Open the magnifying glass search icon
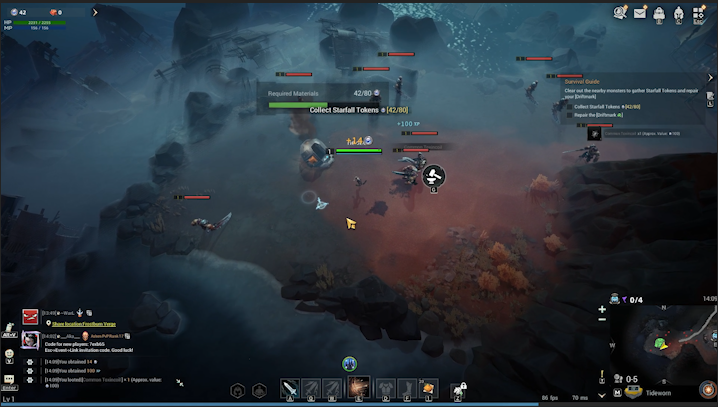This screenshot has width=718, height=407. point(620,13)
